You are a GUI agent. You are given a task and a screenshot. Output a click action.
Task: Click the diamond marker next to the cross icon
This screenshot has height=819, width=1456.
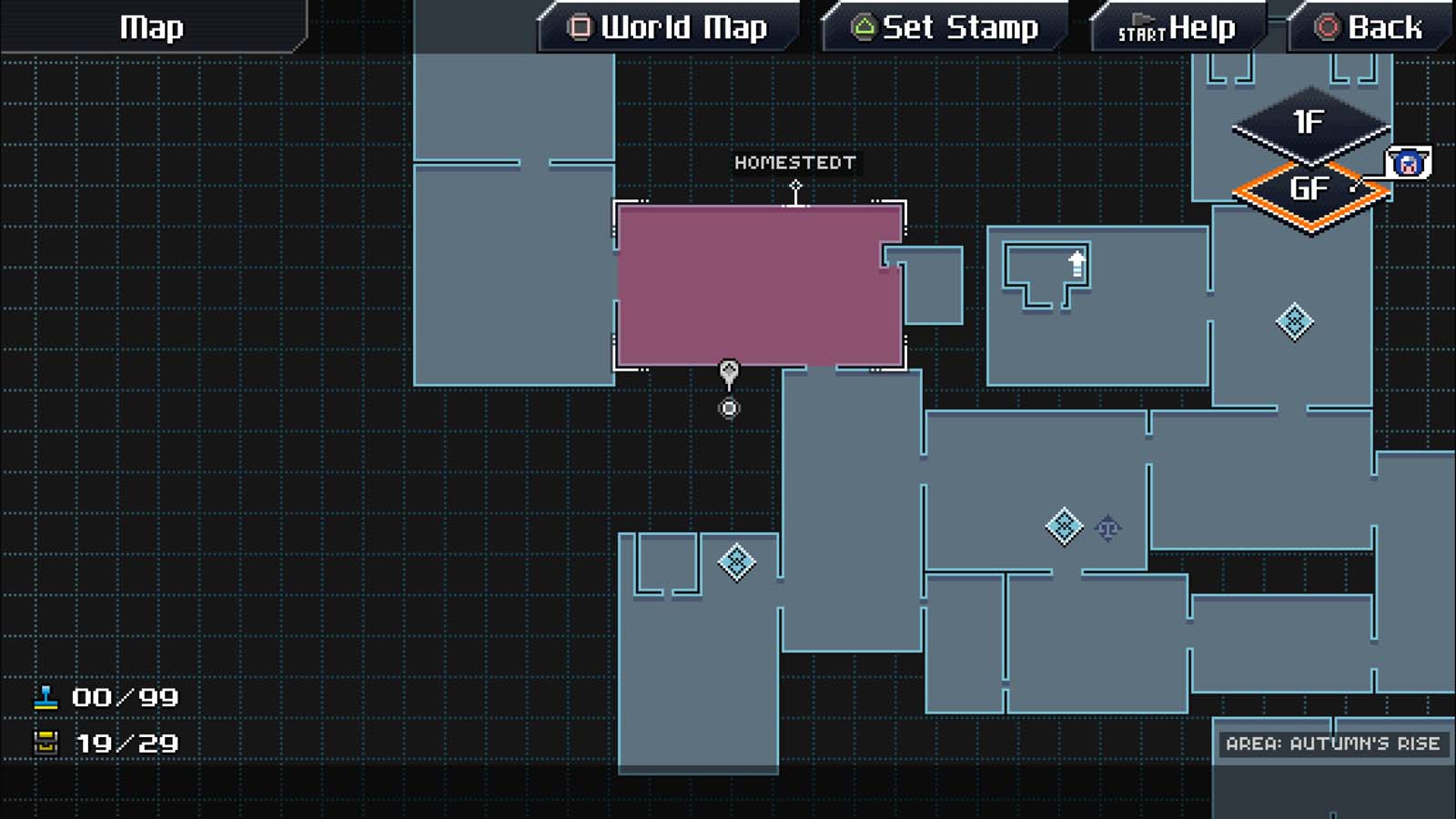pyautogui.click(x=1062, y=524)
